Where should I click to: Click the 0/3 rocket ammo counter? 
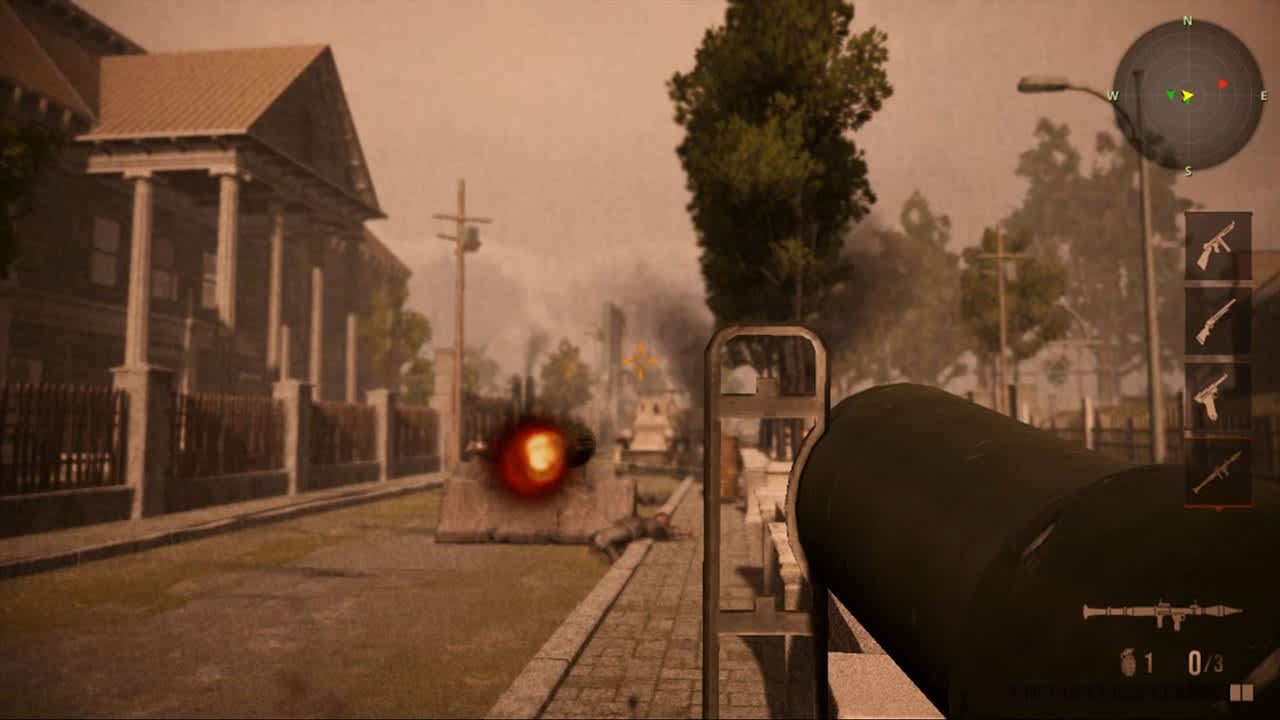(1204, 661)
